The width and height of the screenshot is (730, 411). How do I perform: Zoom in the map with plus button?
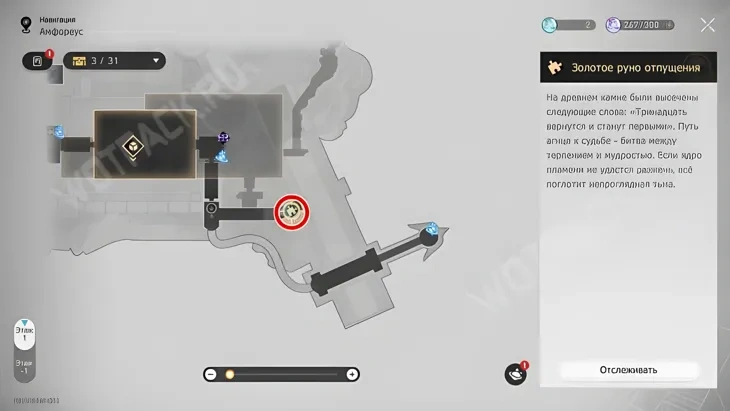coord(352,374)
